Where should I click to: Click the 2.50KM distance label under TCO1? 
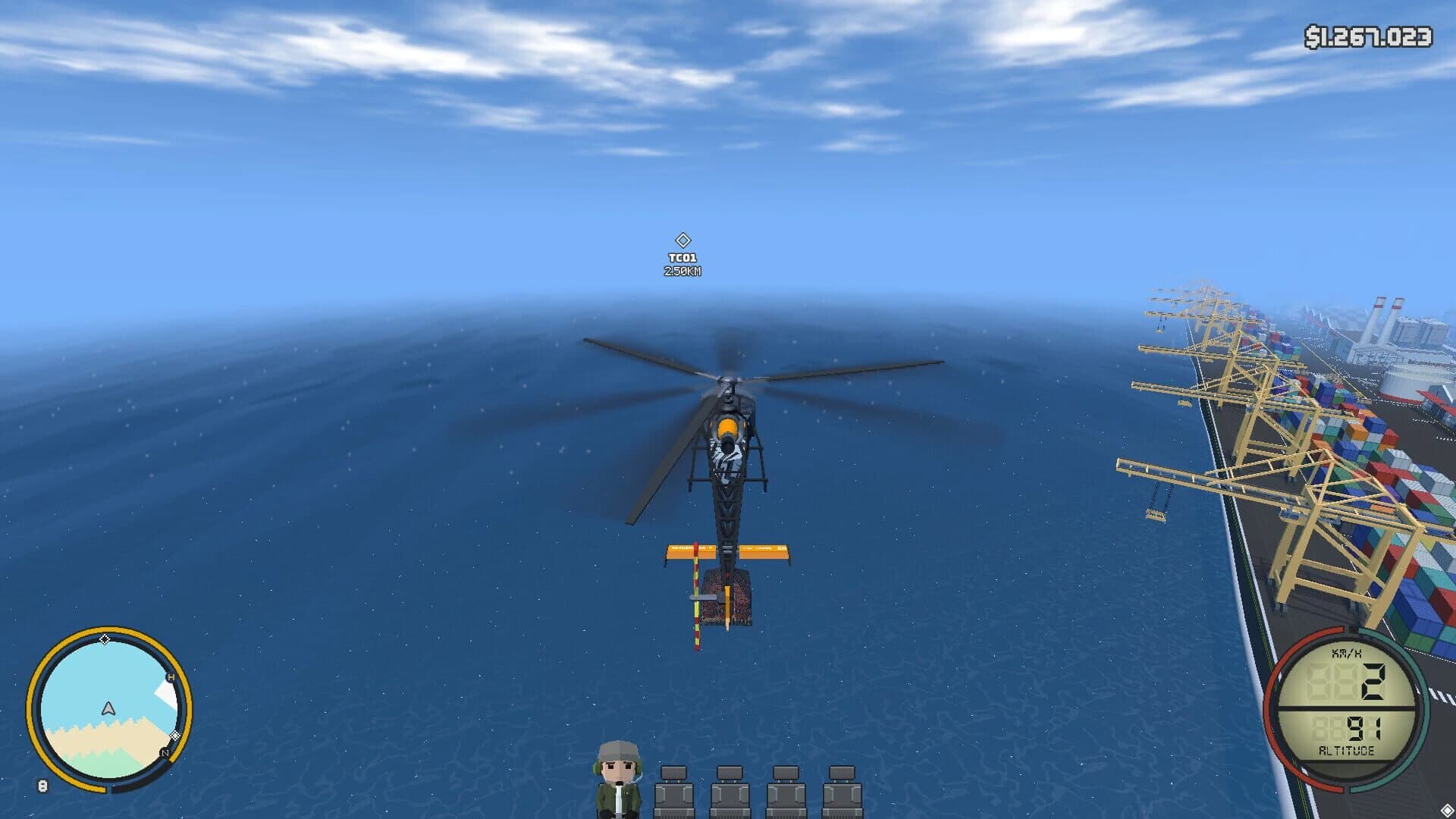pyautogui.click(x=681, y=271)
